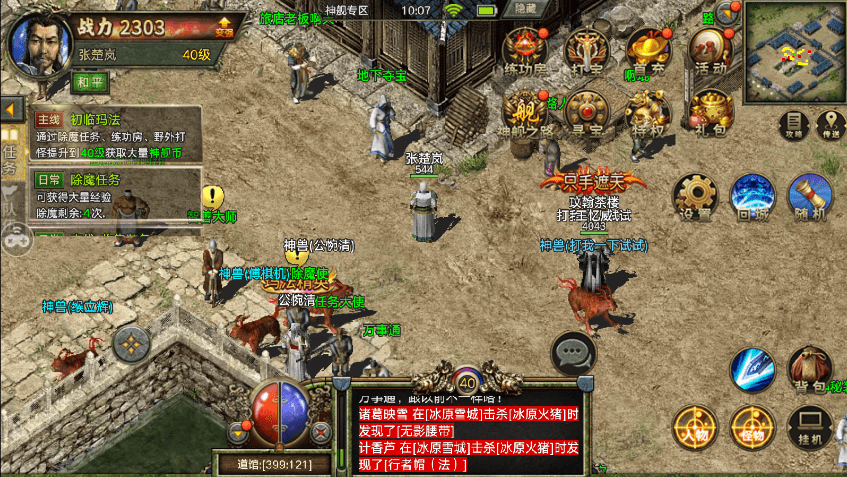Open the 设置 settings gear

coord(695,195)
